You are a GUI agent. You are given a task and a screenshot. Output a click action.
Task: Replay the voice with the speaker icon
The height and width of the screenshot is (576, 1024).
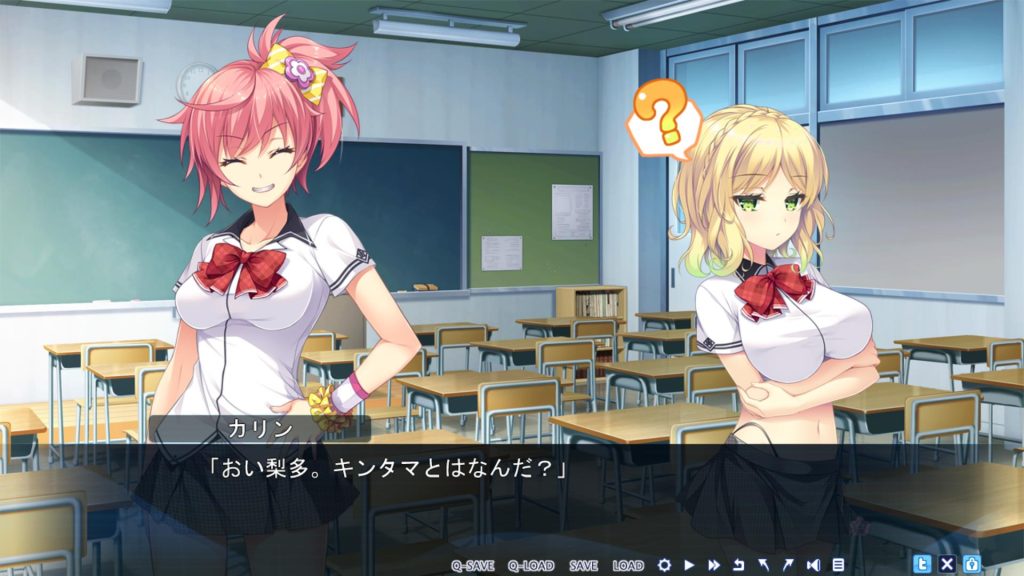click(x=813, y=565)
